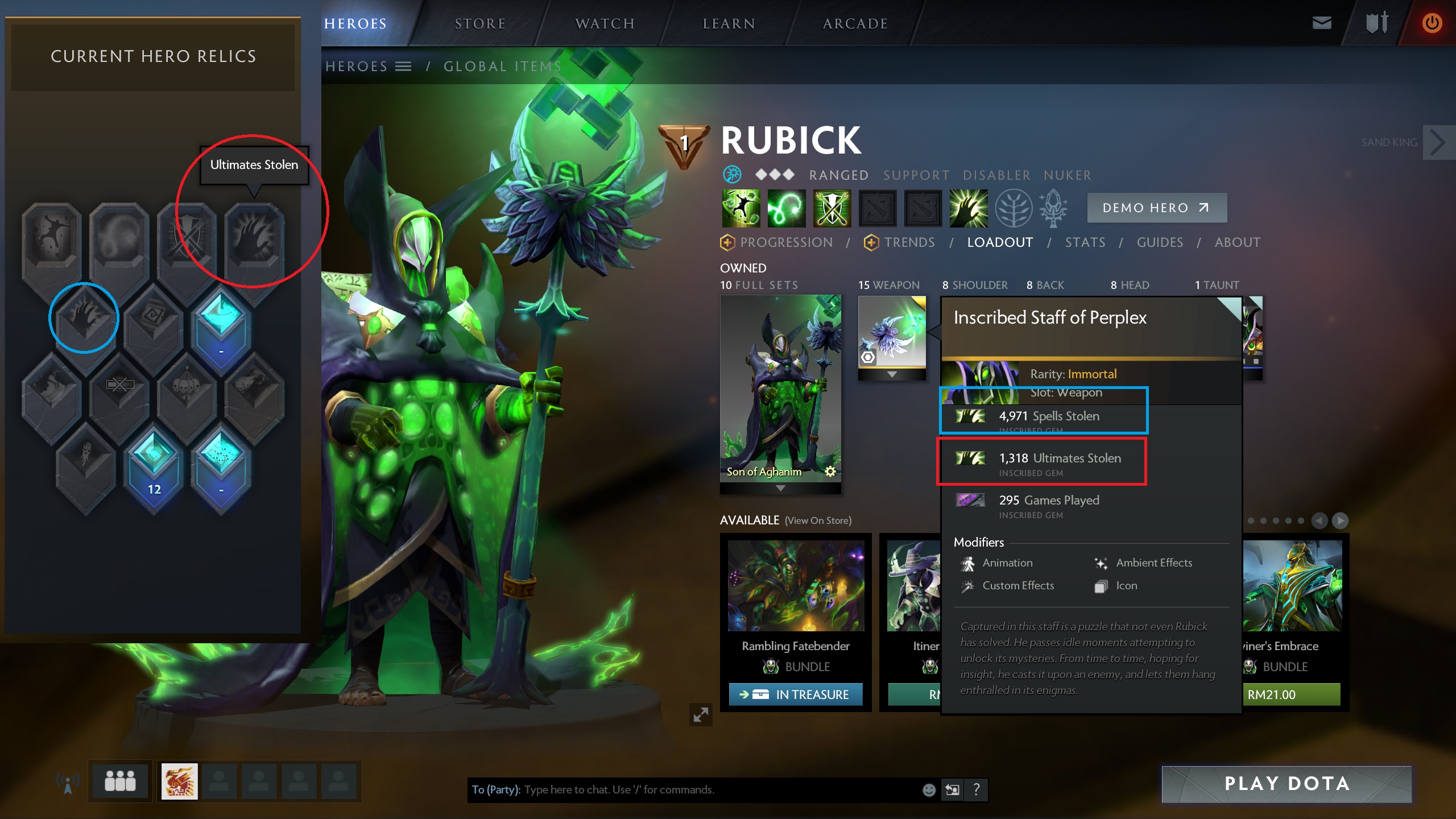Open the Stats tab

pyautogui.click(x=1085, y=243)
